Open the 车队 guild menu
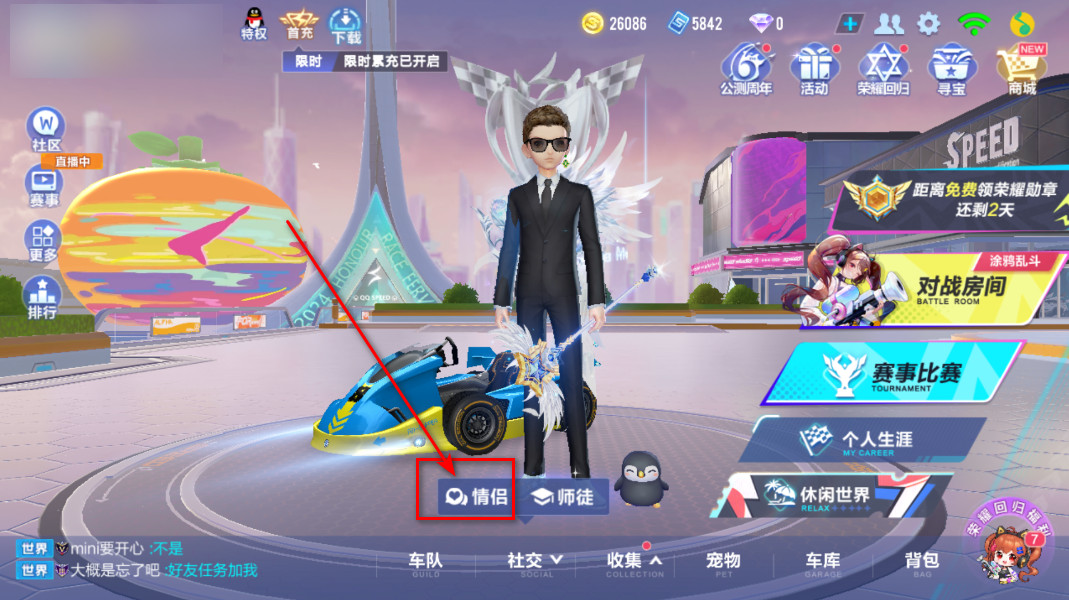The height and width of the screenshot is (600, 1069). click(426, 562)
